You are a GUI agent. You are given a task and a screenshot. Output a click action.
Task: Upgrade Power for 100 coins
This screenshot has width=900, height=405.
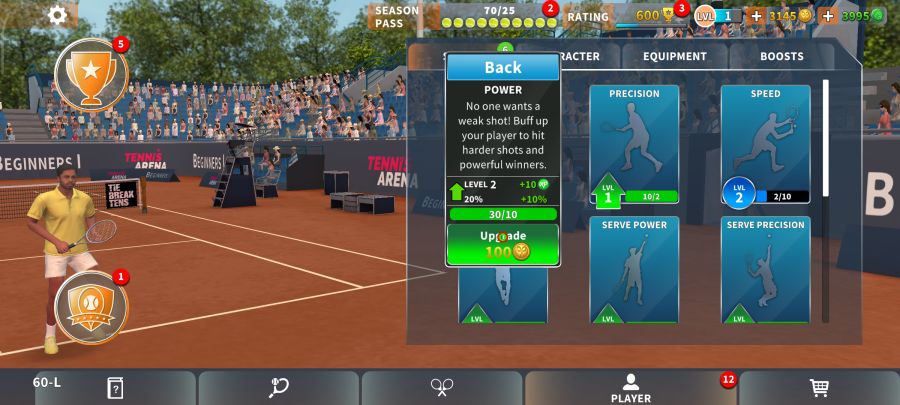[x=503, y=244]
